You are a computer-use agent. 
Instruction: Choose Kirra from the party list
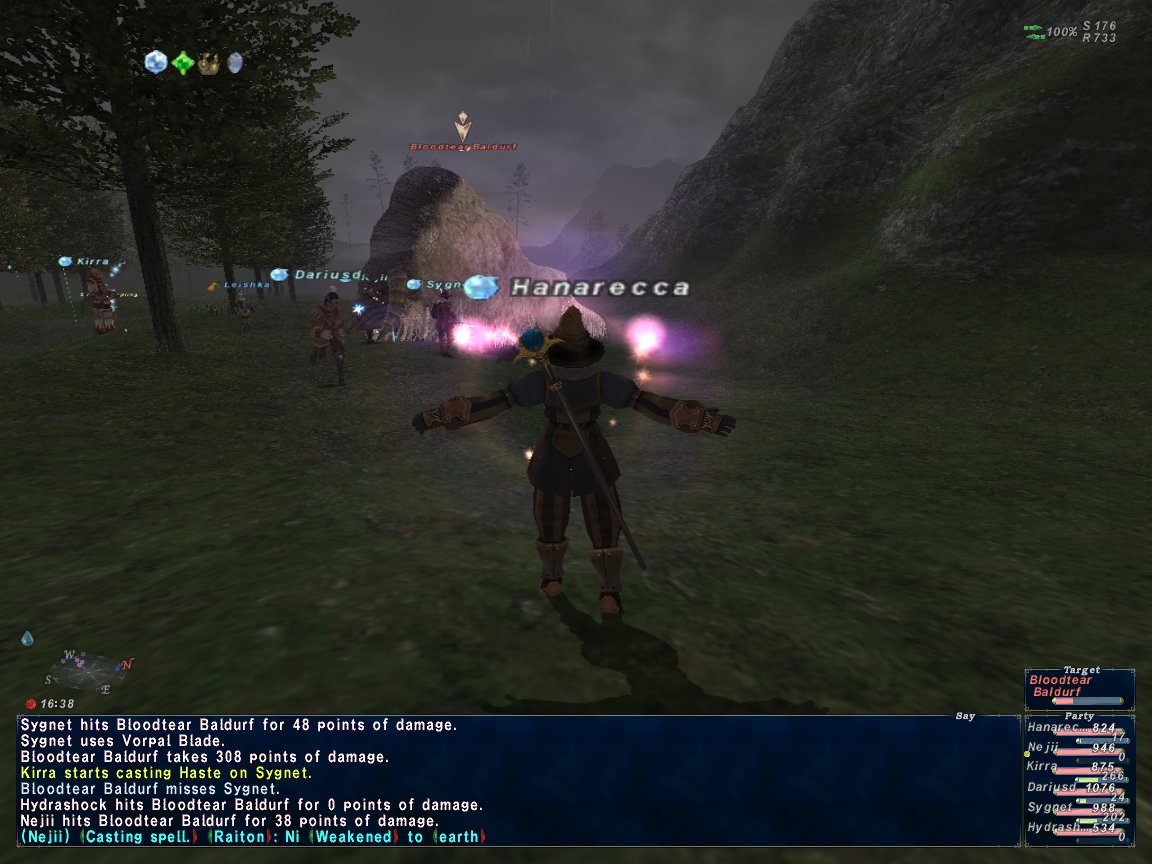[1078, 767]
